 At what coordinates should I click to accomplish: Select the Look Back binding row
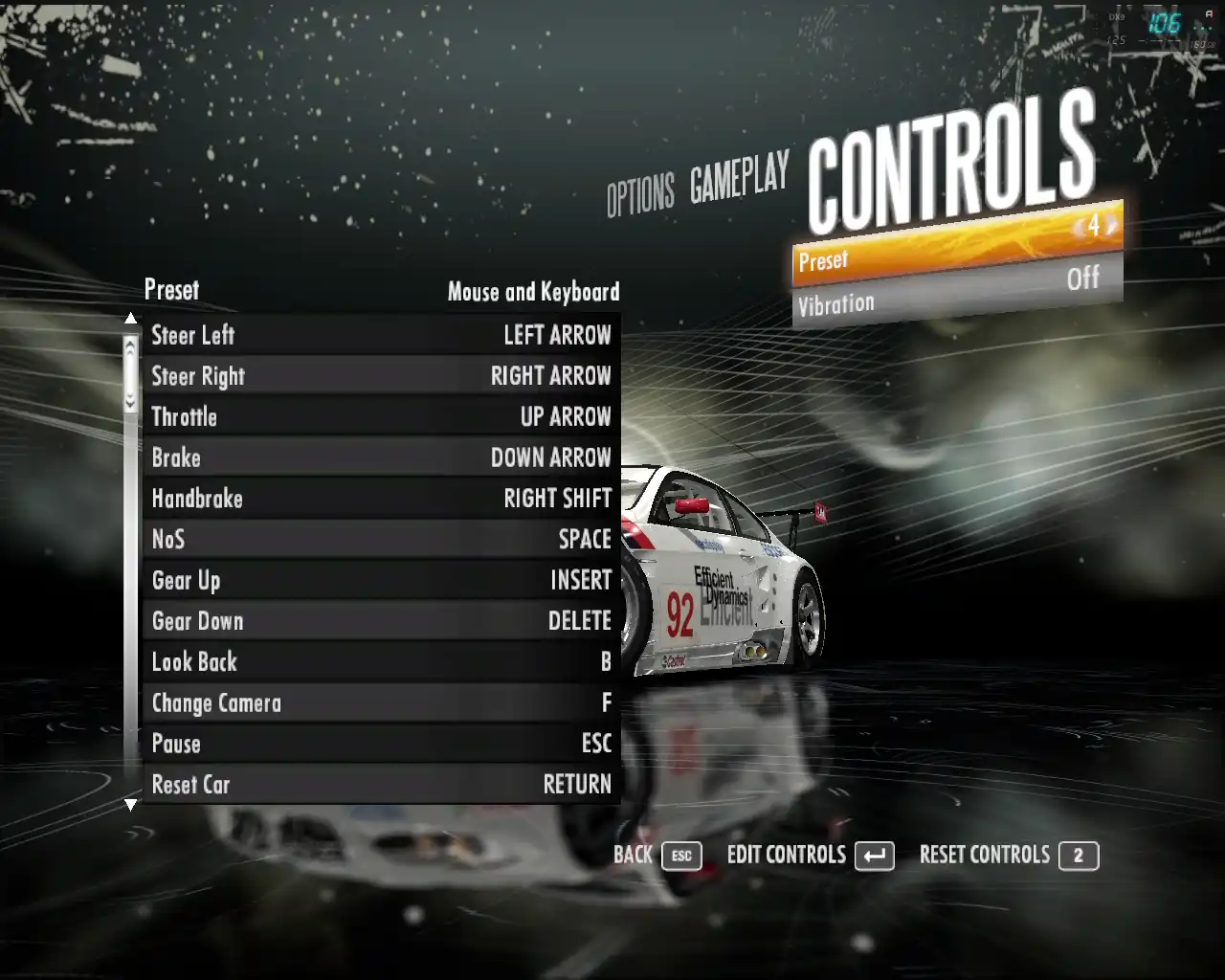pyautogui.click(x=381, y=662)
